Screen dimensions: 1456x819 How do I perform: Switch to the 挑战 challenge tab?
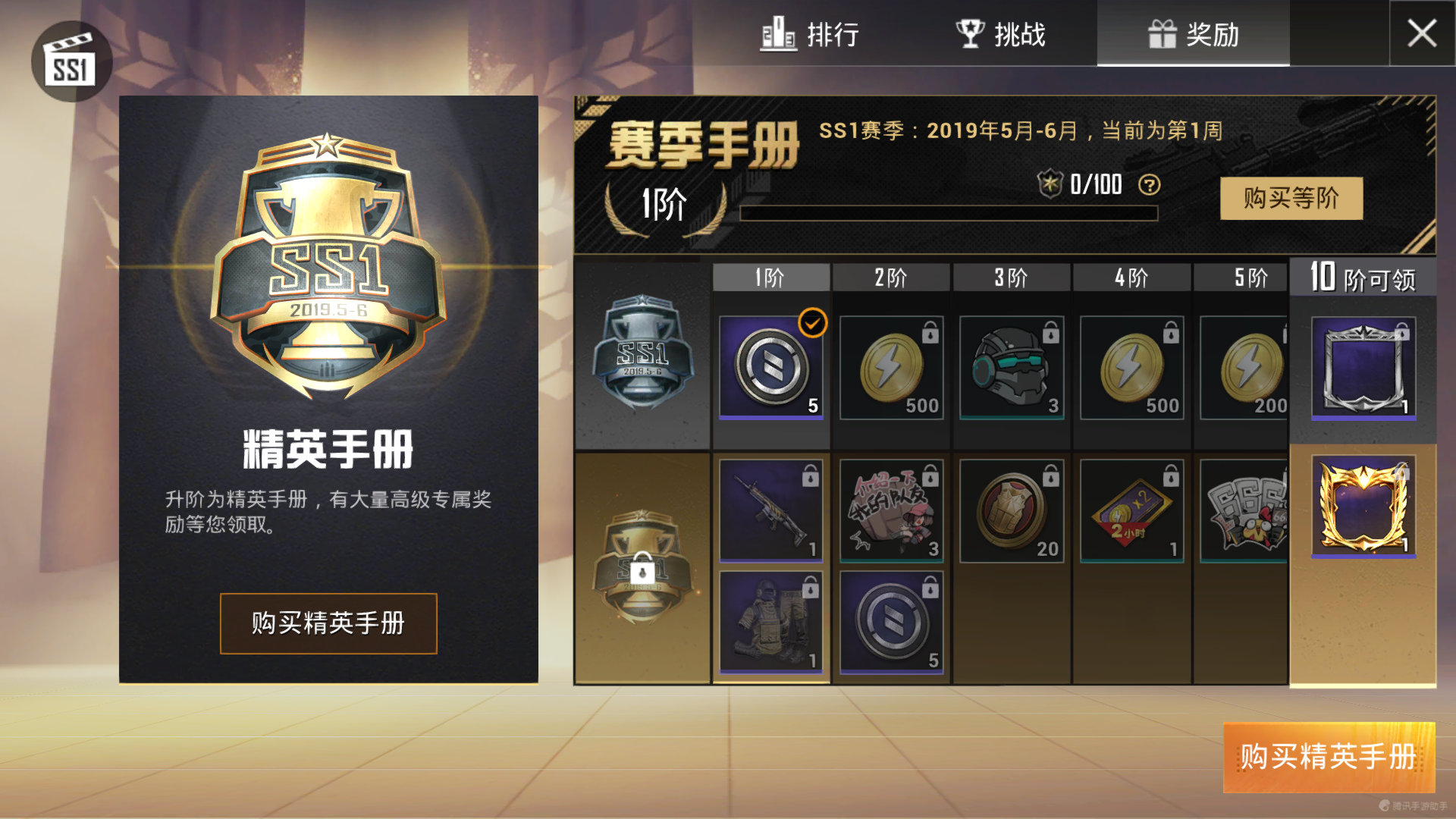(x=999, y=34)
